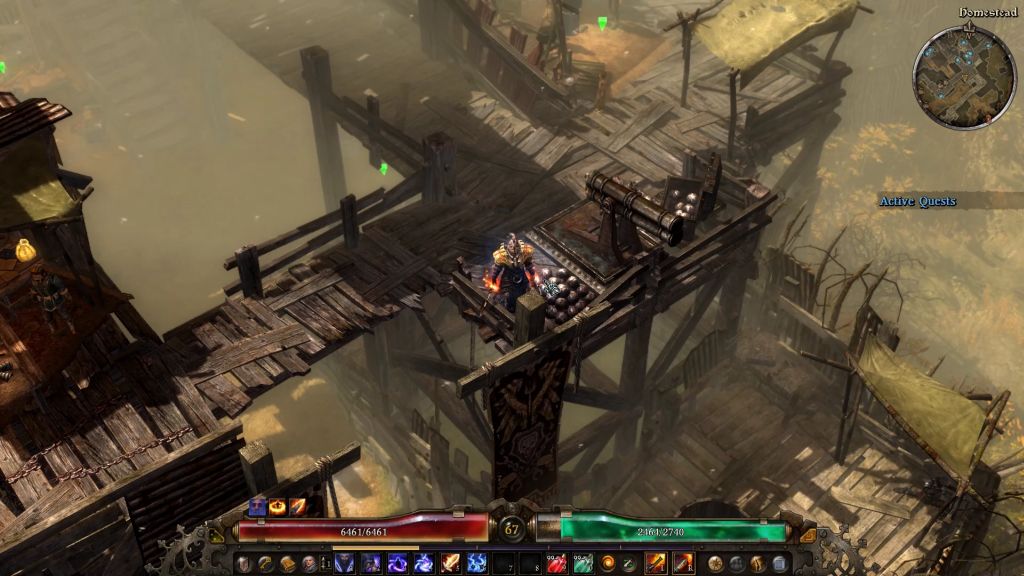Expand the Active Quests tracker
The width and height of the screenshot is (1024, 576).
917,201
